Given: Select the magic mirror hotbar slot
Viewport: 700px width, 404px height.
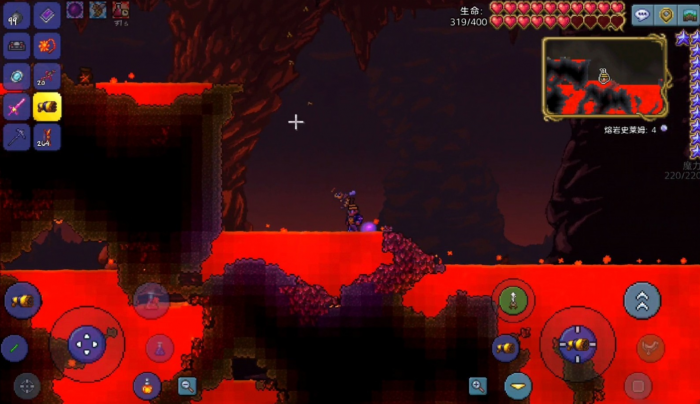Looking at the screenshot, I should [17, 76].
